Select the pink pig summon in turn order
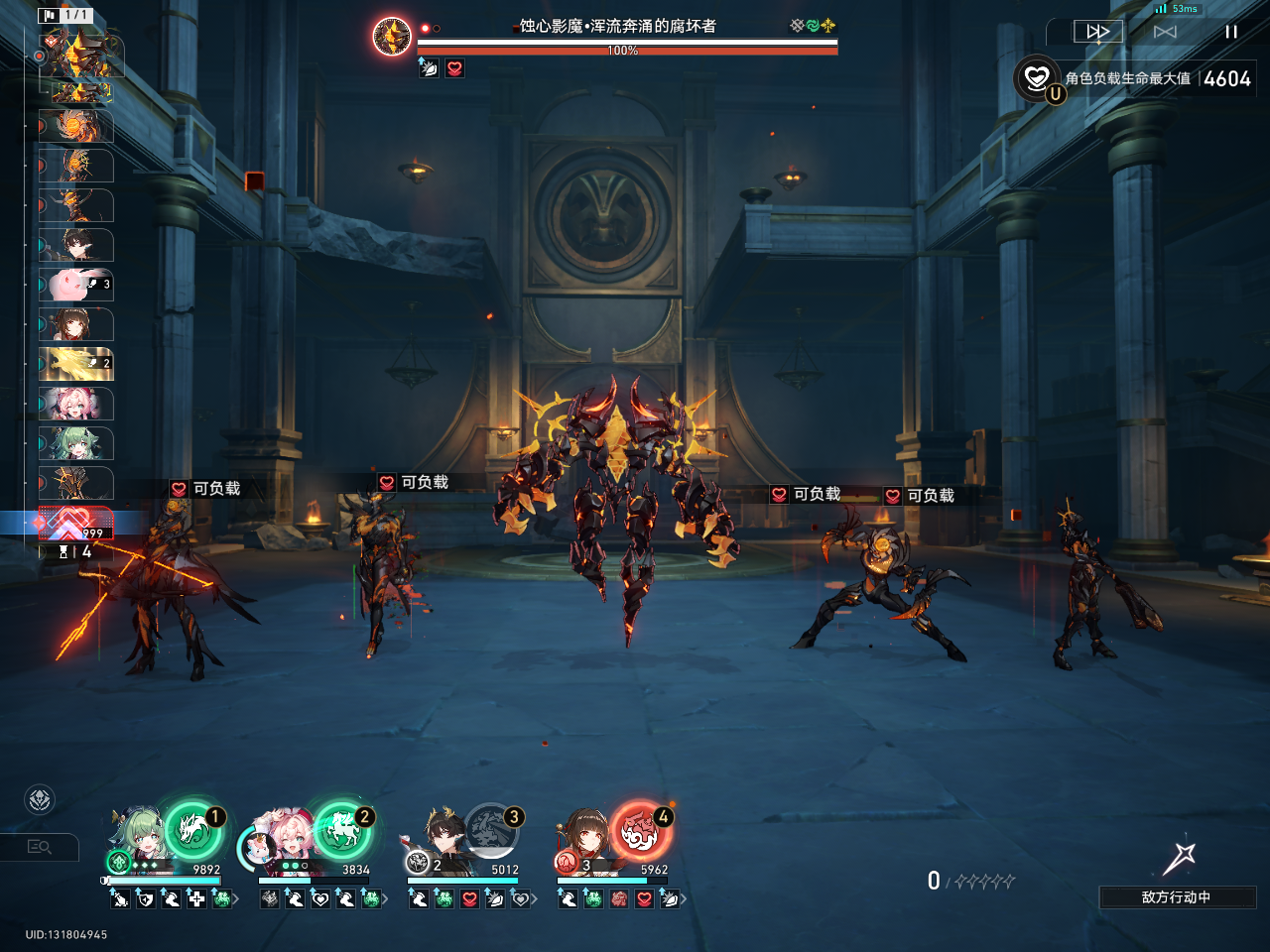Image resolution: width=1270 pixels, height=952 pixels. pos(76,285)
